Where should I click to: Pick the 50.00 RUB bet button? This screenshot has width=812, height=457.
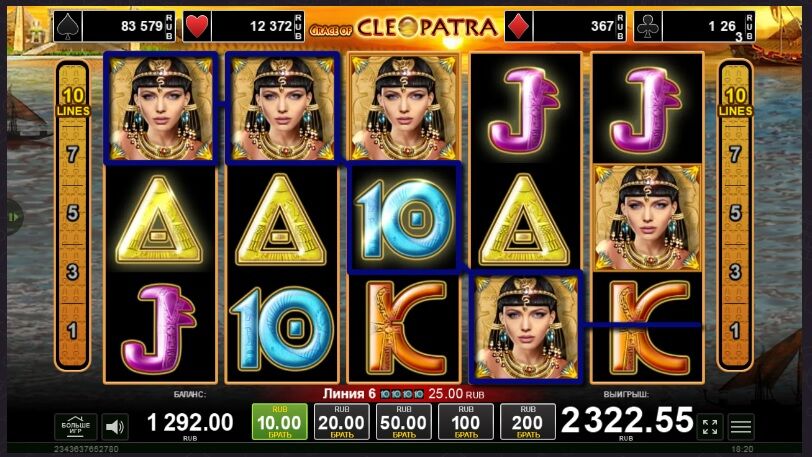pos(404,423)
